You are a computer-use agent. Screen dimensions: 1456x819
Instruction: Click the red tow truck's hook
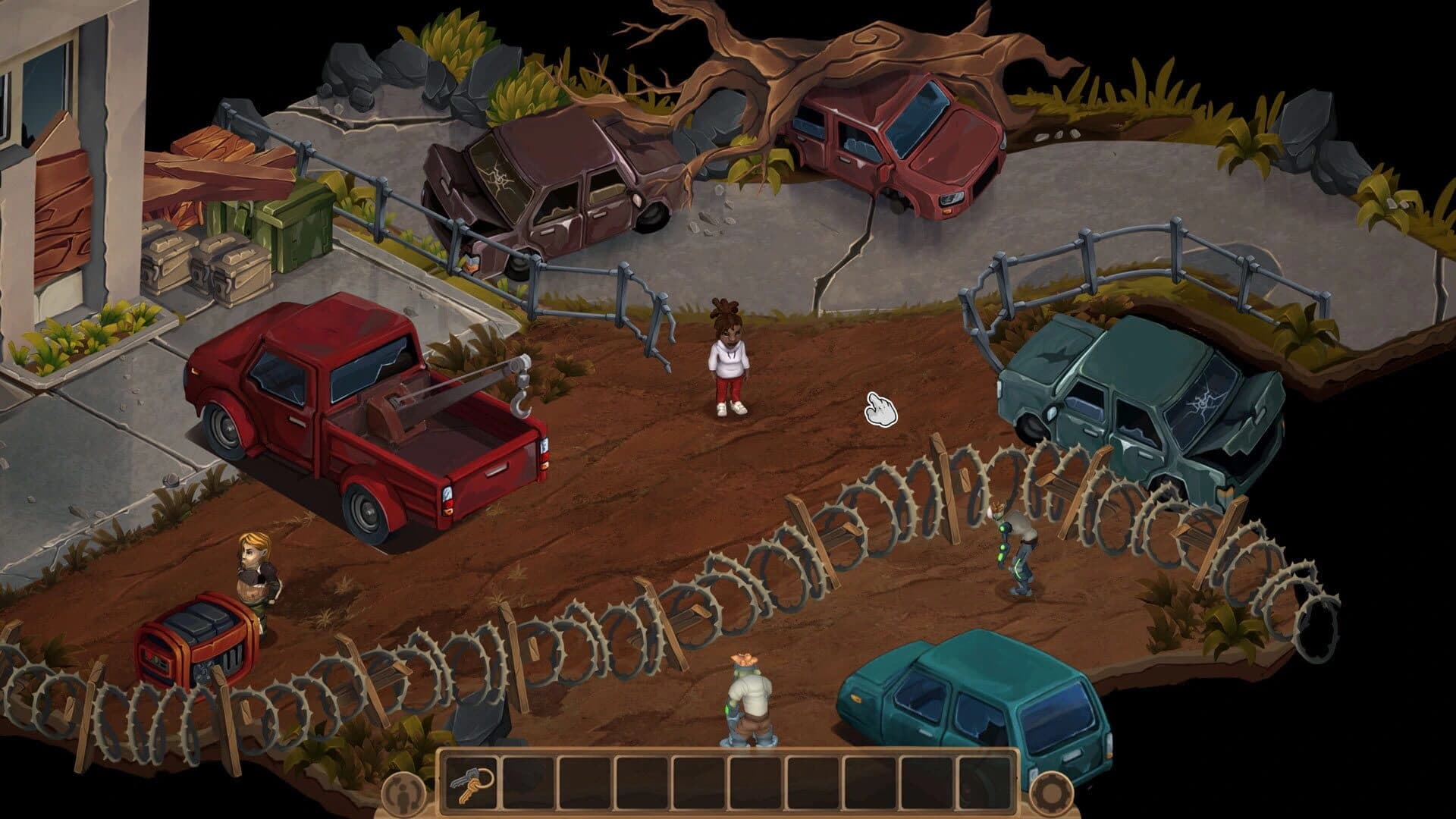pos(523,402)
